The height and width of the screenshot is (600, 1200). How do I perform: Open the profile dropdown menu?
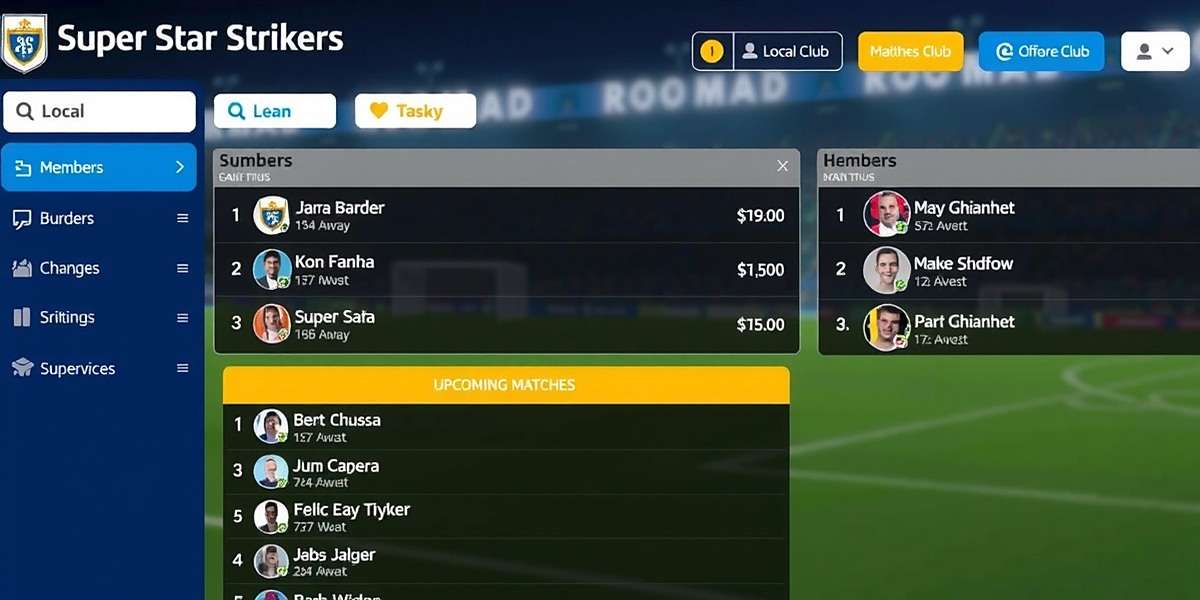[x=1155, y=51]
